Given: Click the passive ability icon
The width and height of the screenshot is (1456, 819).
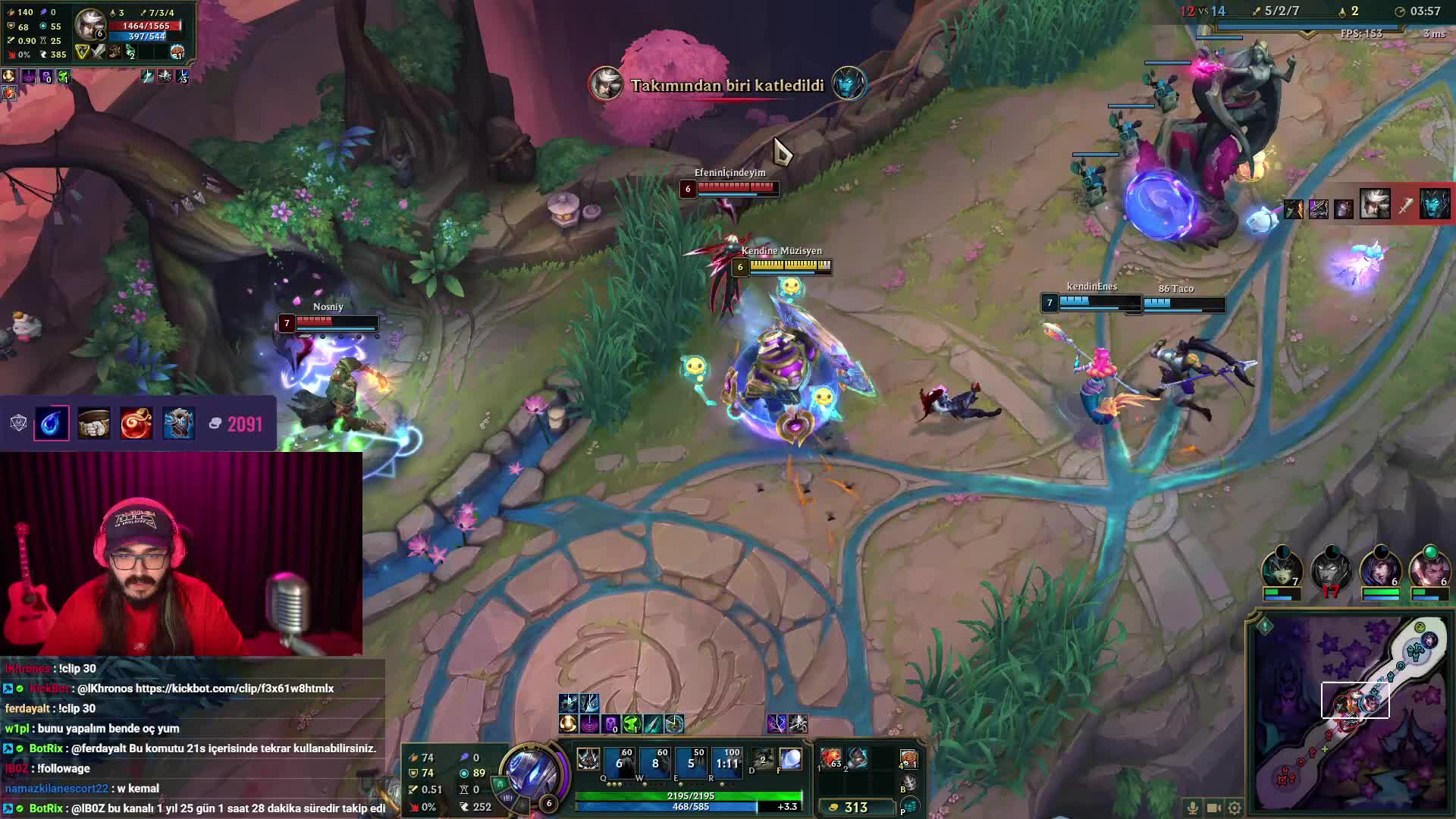Looking at the screenshot, I should point(588,759).
